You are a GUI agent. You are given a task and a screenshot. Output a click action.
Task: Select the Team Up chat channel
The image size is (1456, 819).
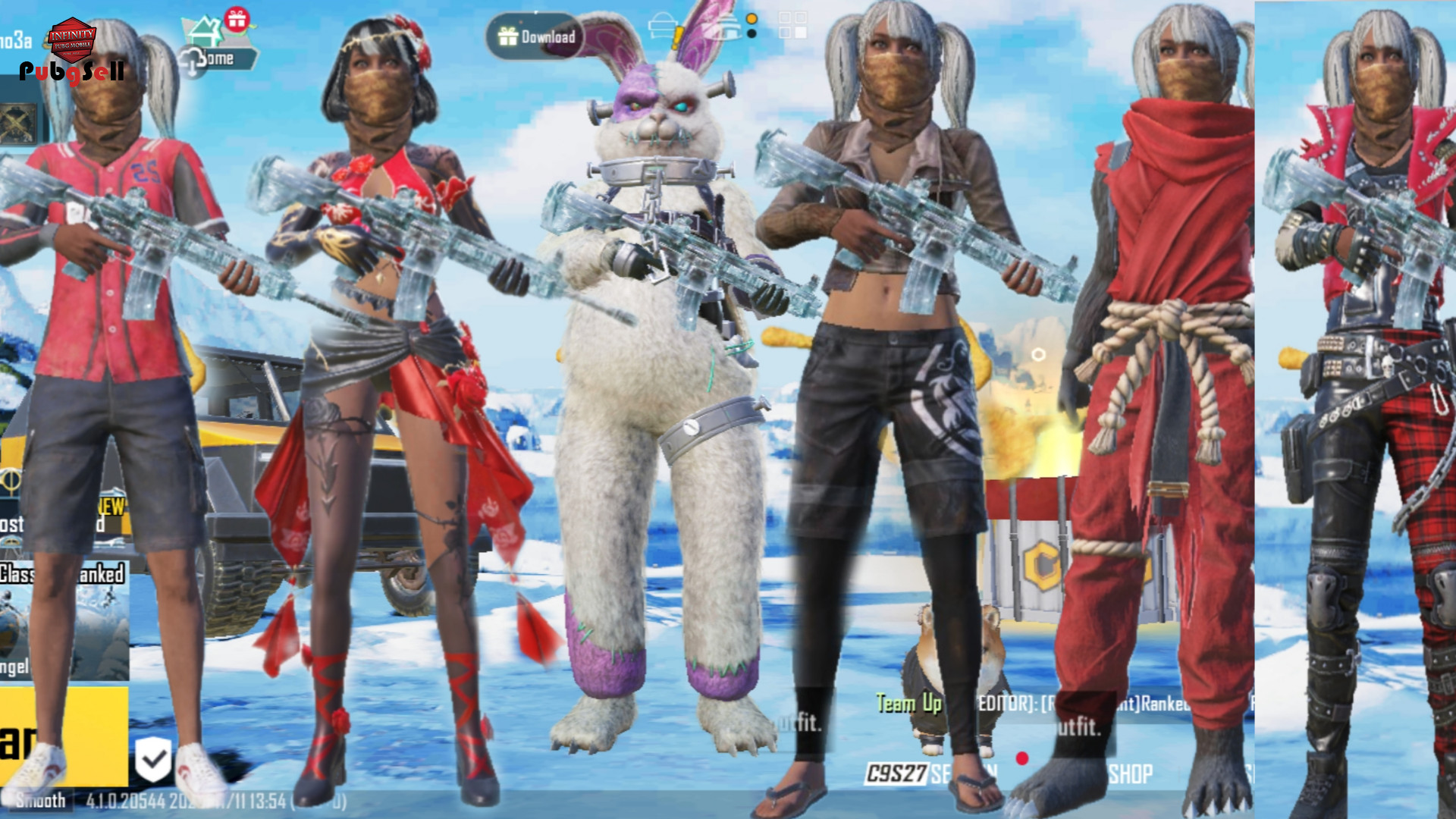coord(908,704)
